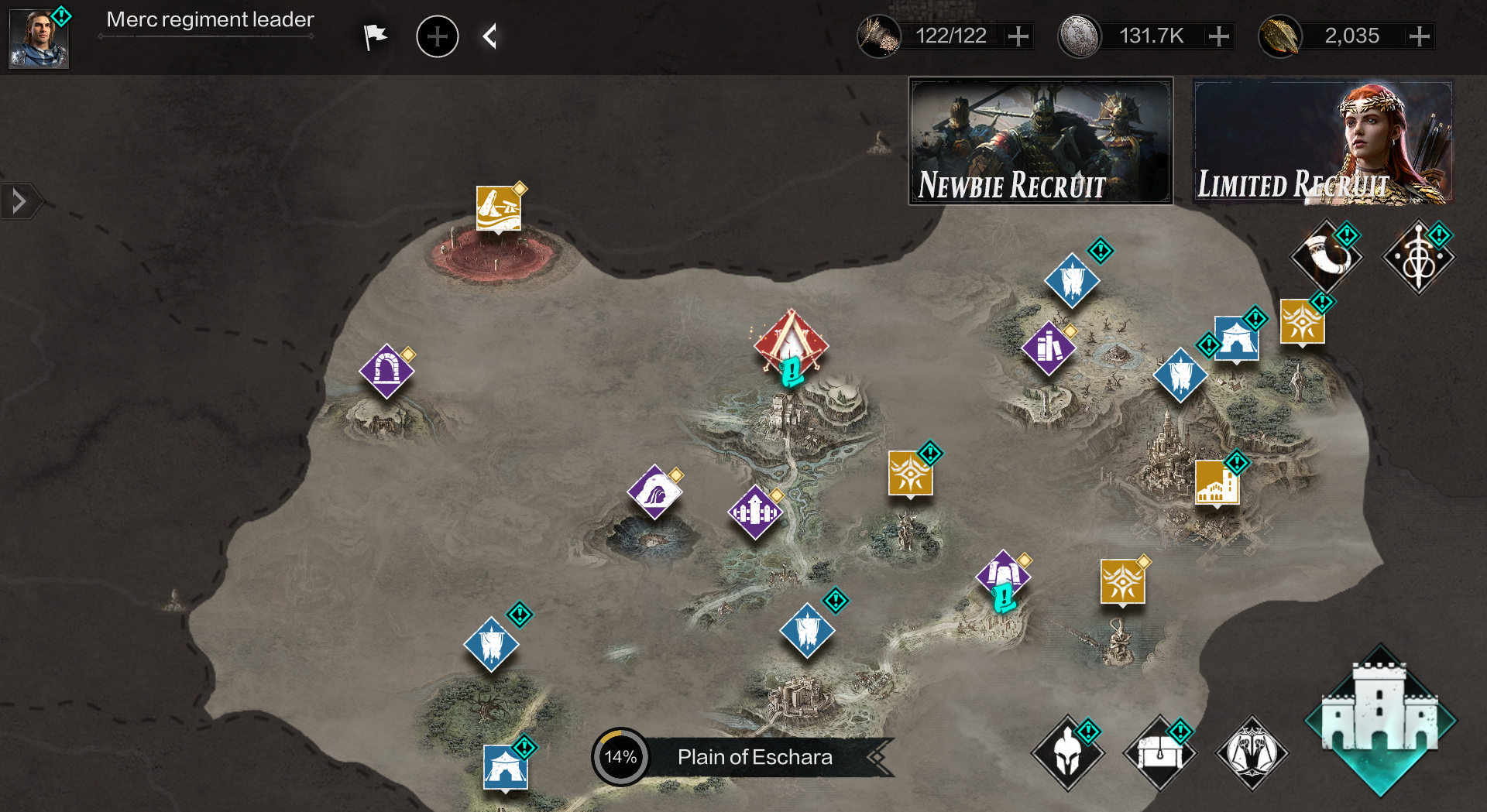The image size is (1487, 812).
Task: Expand the left side panel arrow
Action: pos(19,202)
